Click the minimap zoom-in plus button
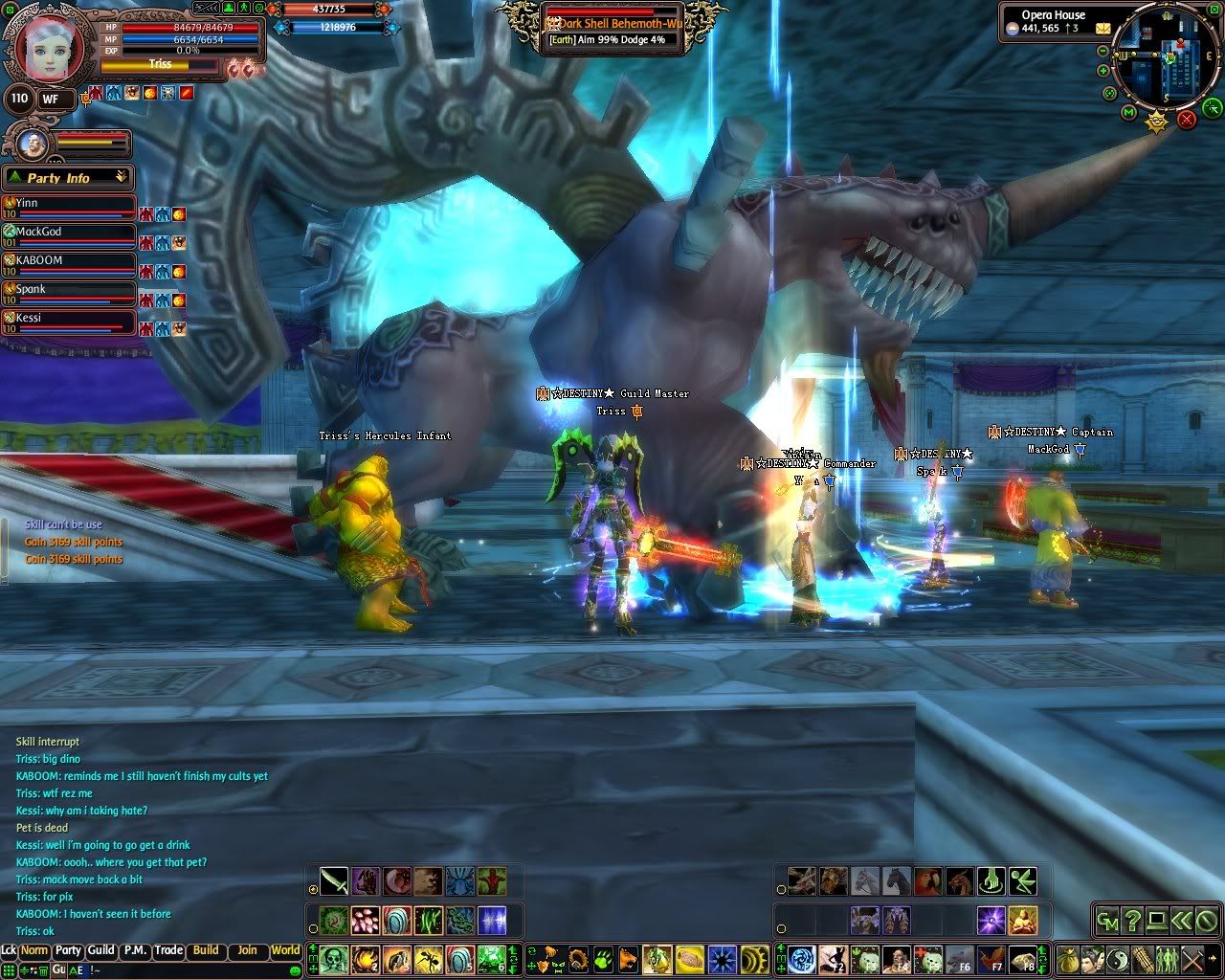 (x=1103, y=70)
